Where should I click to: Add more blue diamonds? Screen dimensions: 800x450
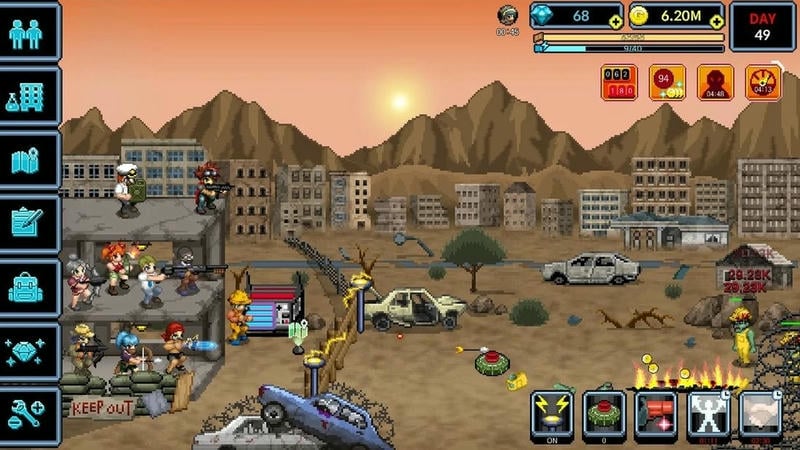pyautogui.click(x=616, y=23)
